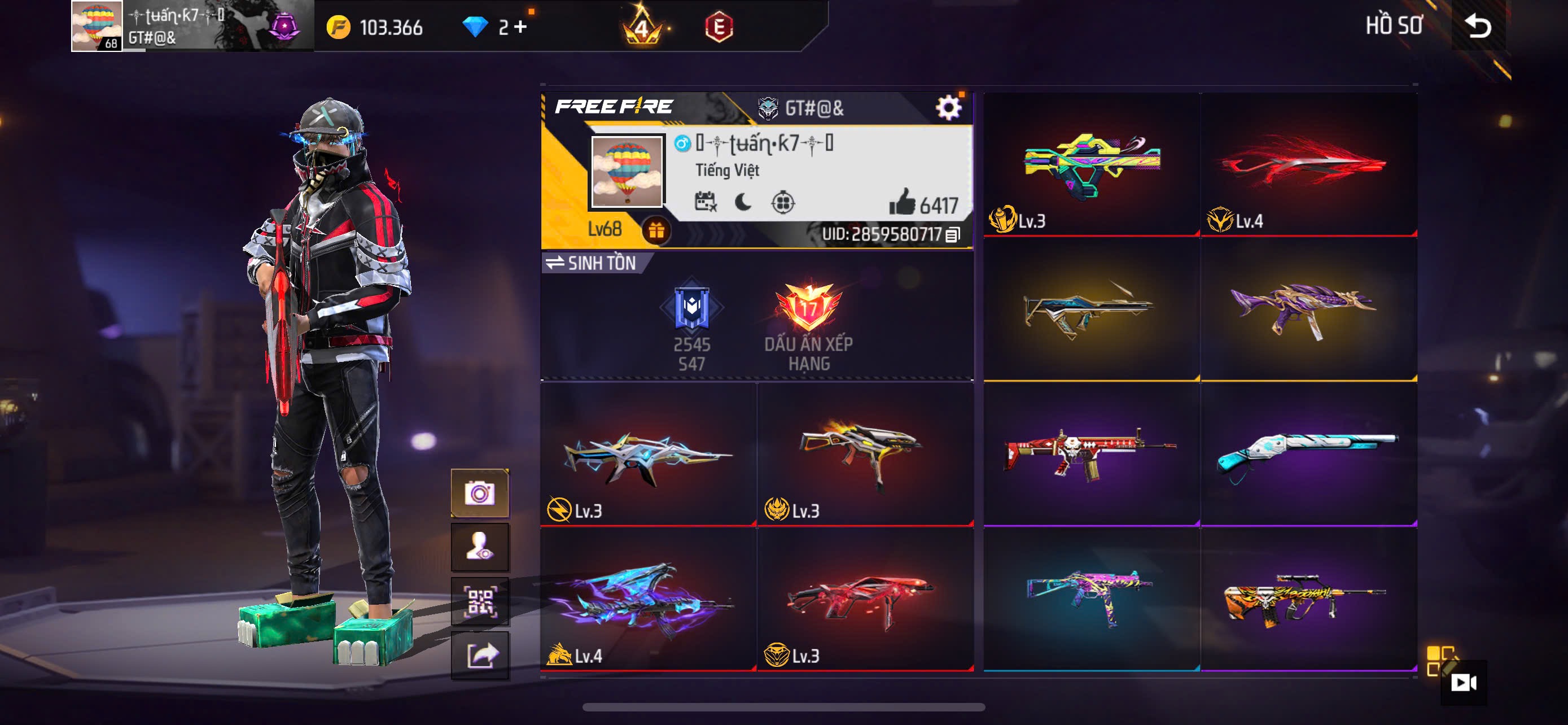Tap the diamond top-up plus button
This screenshot has width=1568, height=725.
coord(520,26)
